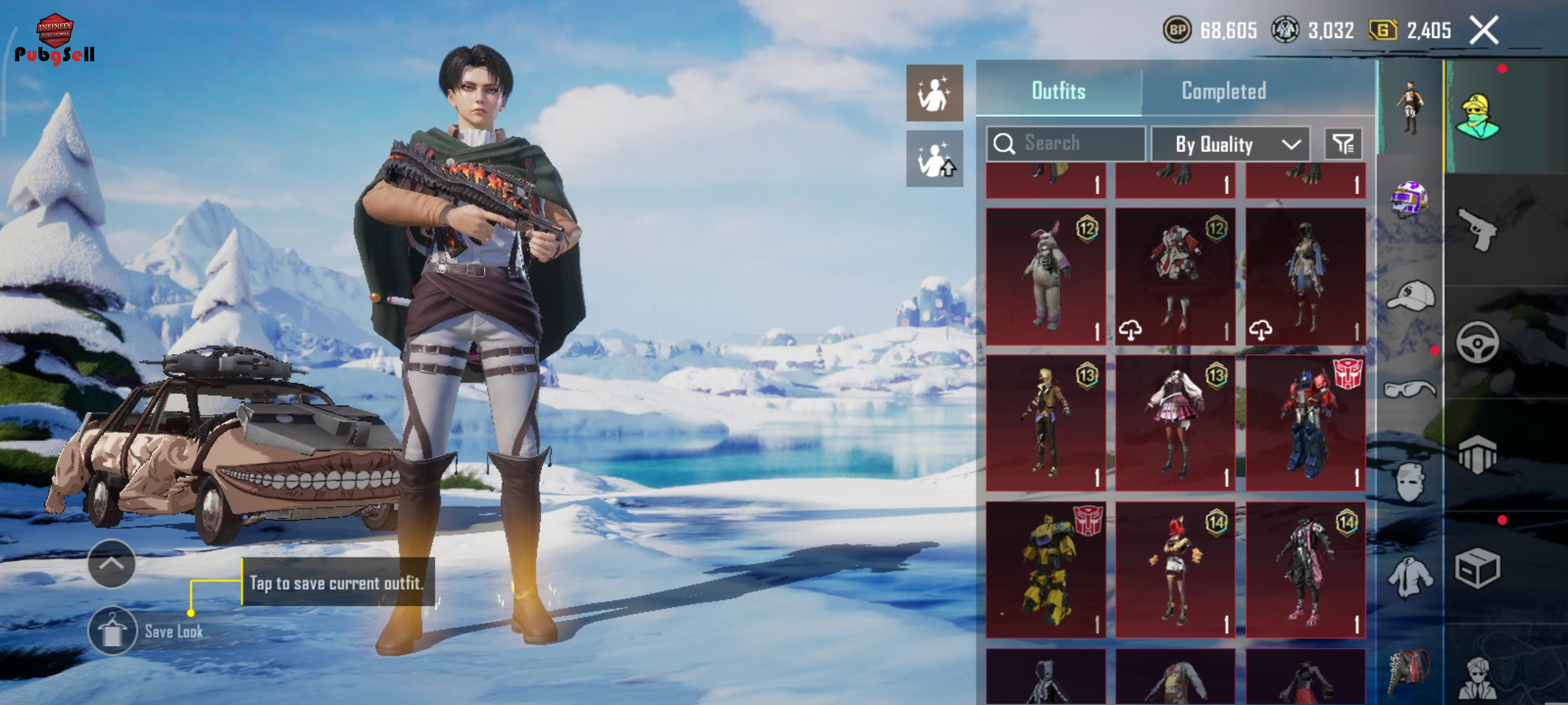
Task: Switch to the Completed tab
Action: click(x=1223, y=91)
